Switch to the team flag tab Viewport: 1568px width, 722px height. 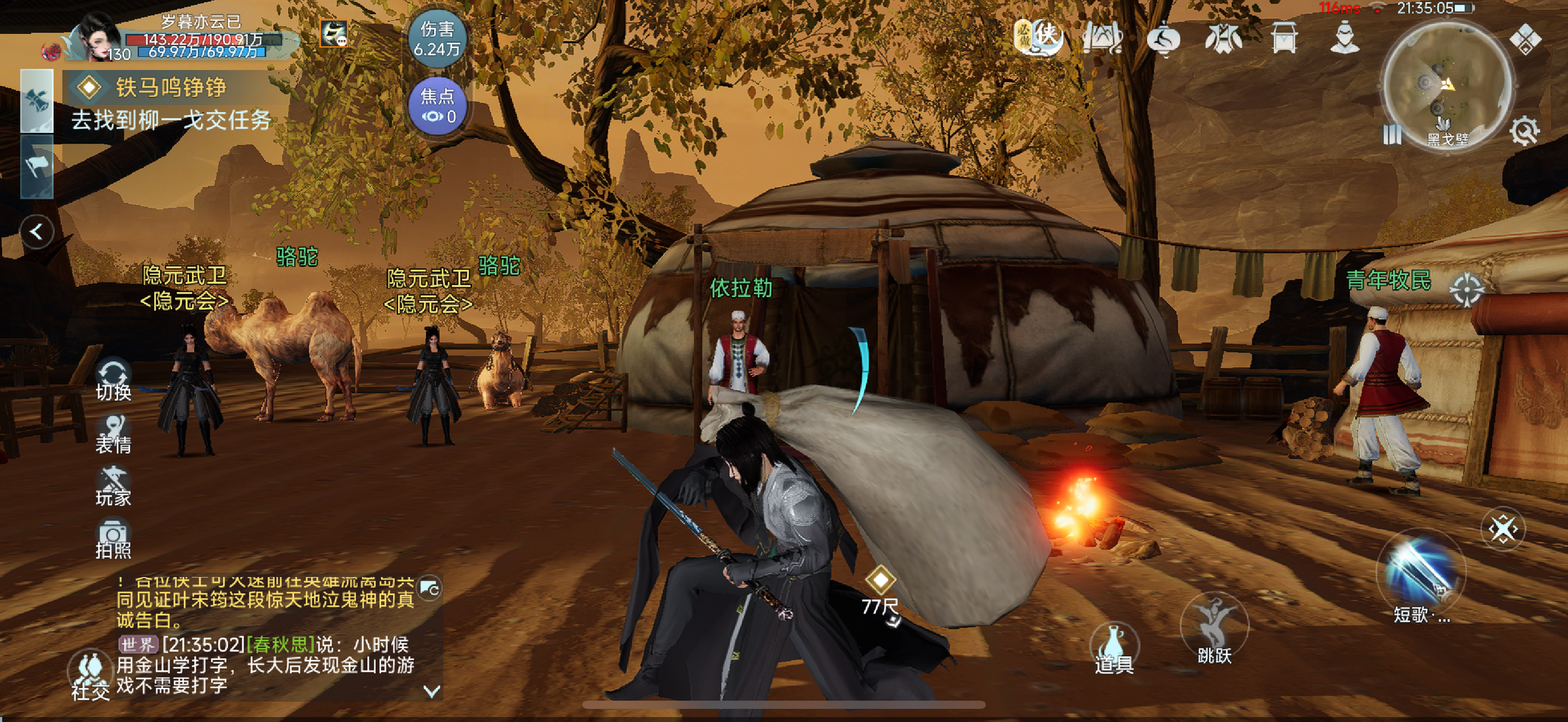tap(37, 166)
